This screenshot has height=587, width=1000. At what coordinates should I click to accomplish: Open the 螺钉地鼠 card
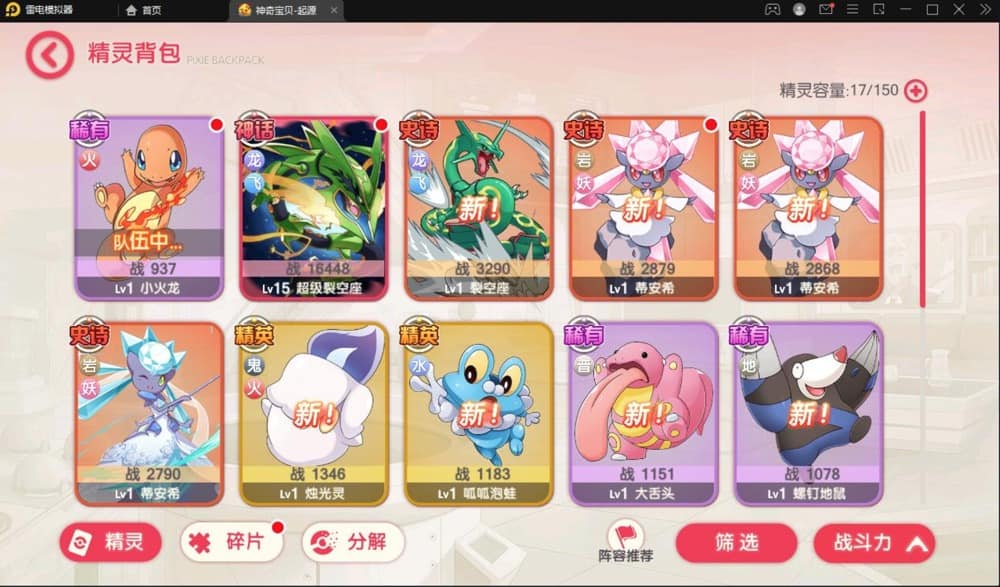point(808,413)
